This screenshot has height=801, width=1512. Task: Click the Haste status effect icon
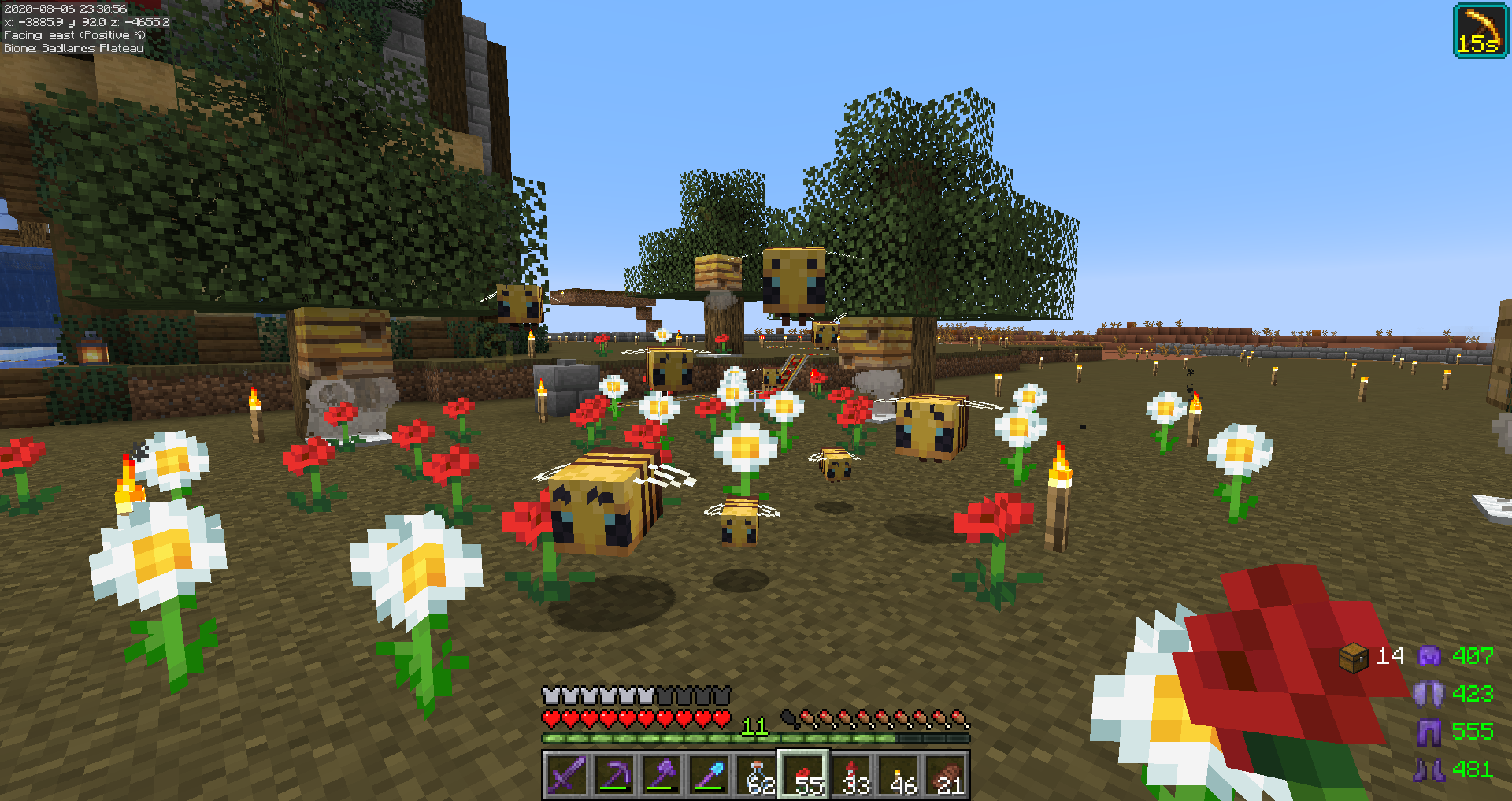click(x=1480, y=31)
